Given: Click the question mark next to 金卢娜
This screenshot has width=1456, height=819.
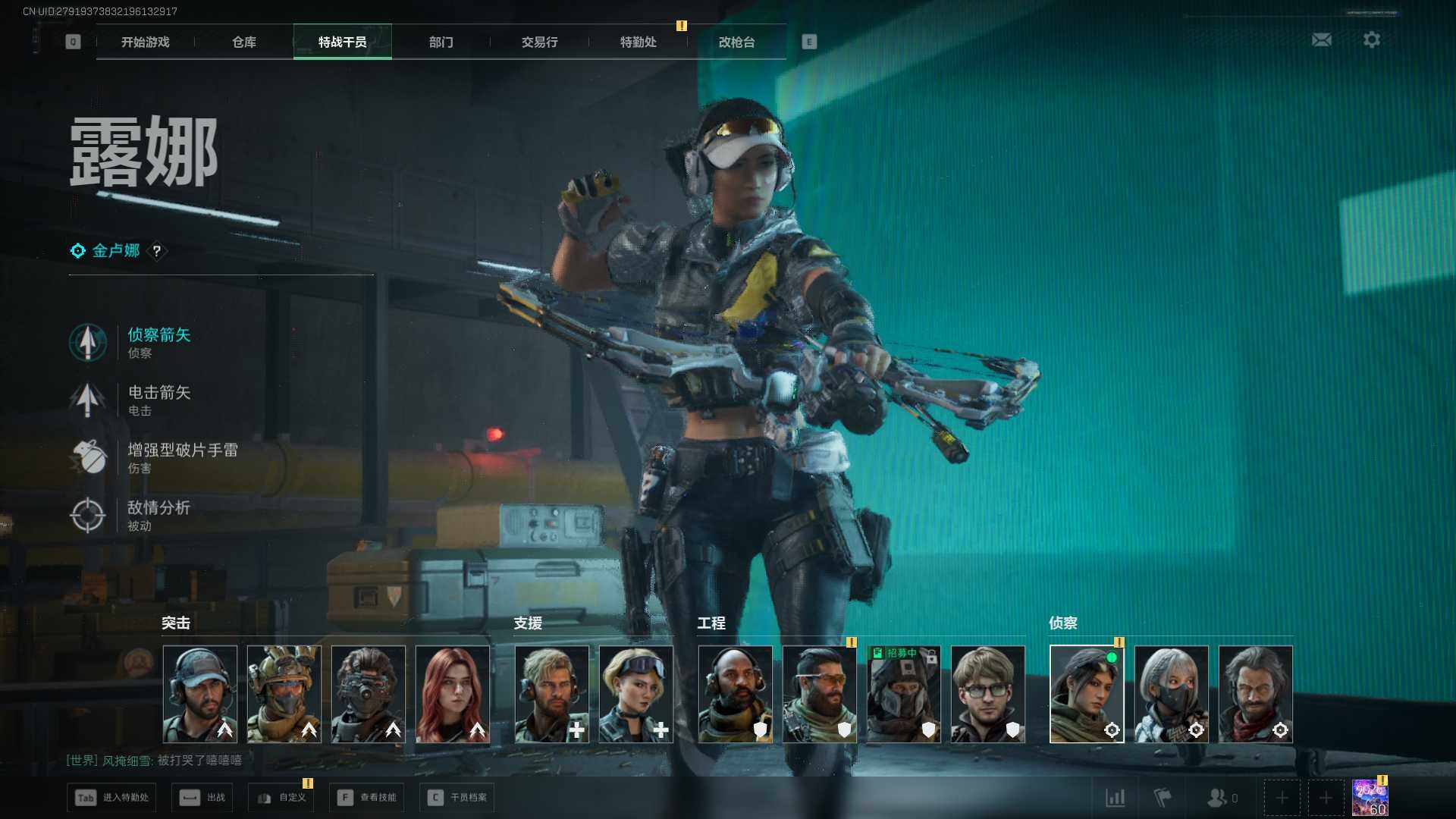Looking at the screenshot, I should click(157, 251).
